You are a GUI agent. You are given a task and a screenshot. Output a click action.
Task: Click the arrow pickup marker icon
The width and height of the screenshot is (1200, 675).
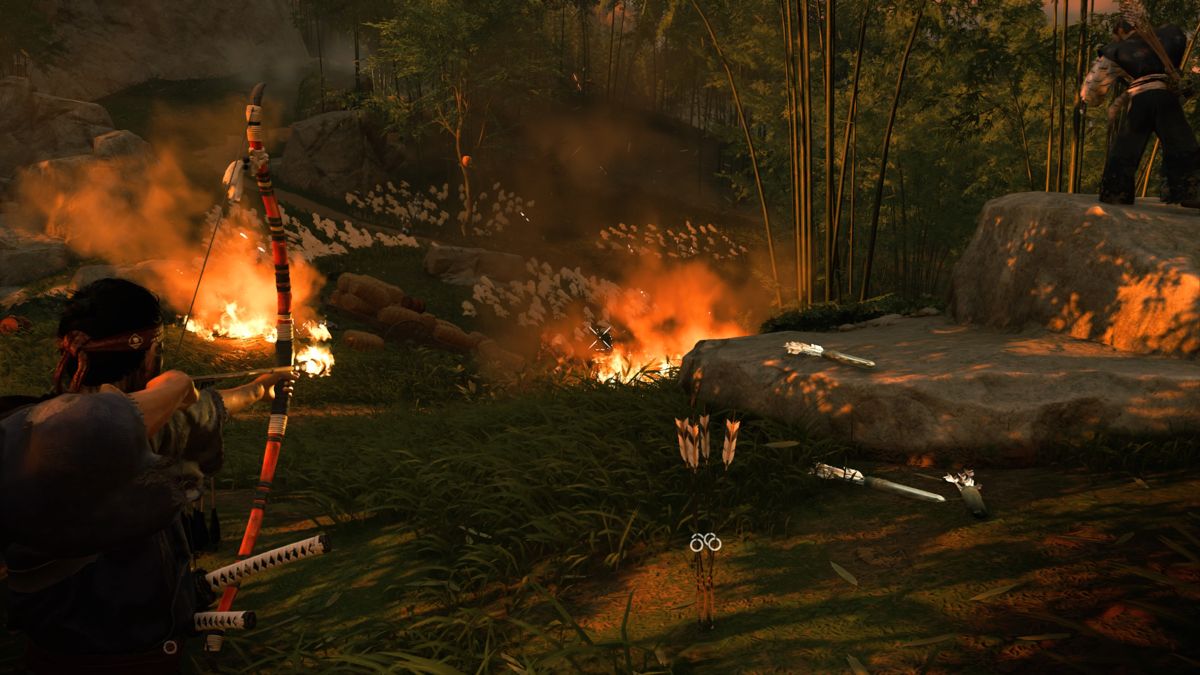[x=705, y=542]
